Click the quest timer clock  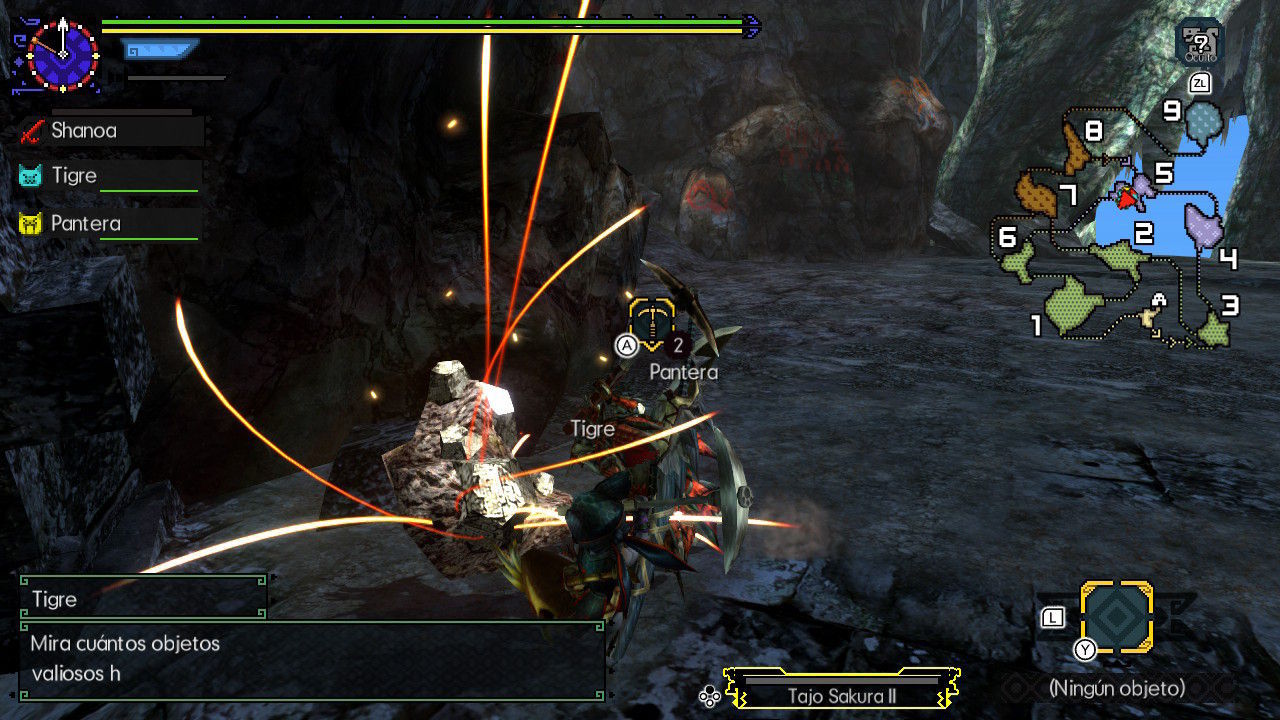click(x=62, y=54)
